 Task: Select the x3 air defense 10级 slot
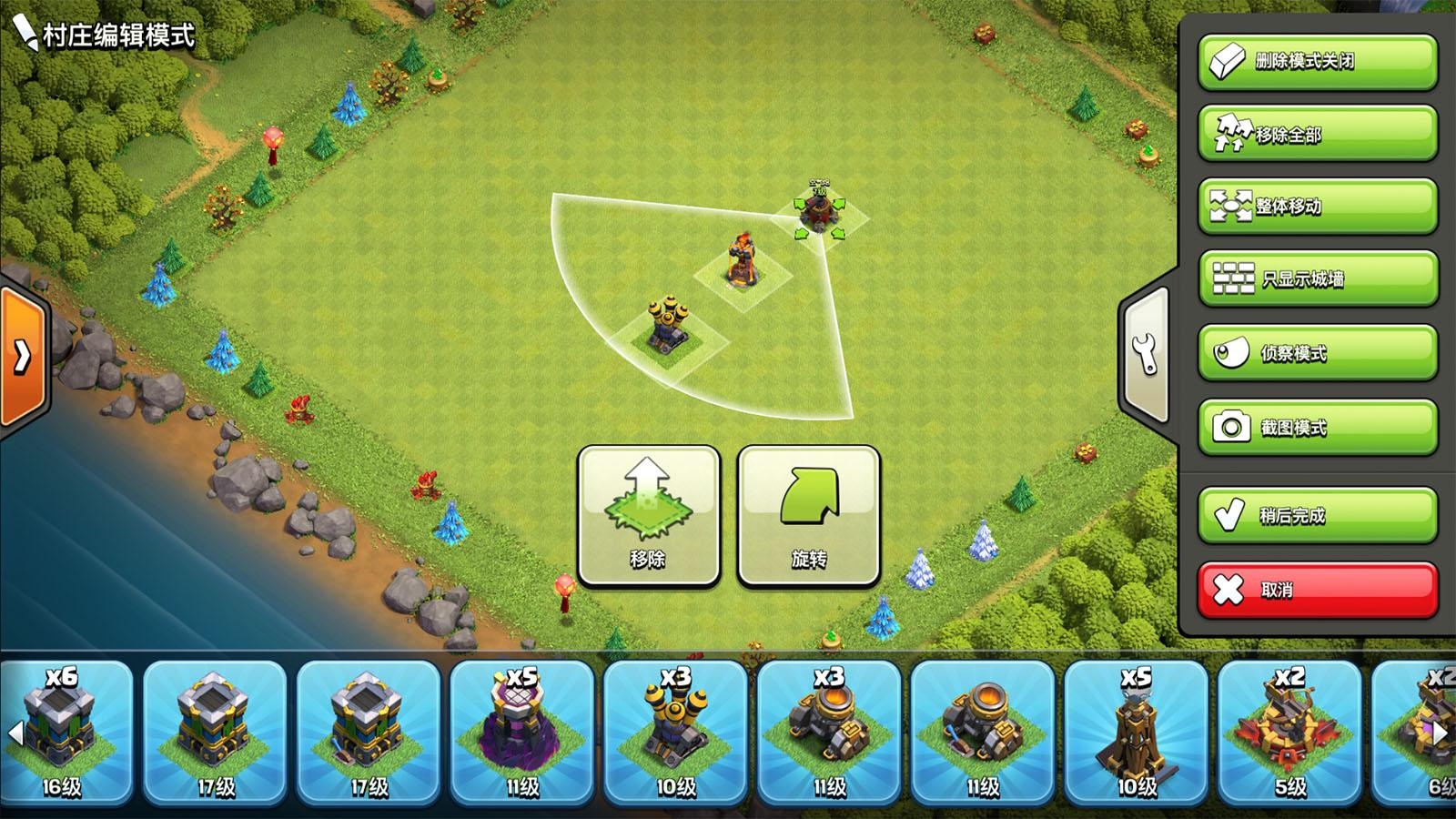click(675, 733)
